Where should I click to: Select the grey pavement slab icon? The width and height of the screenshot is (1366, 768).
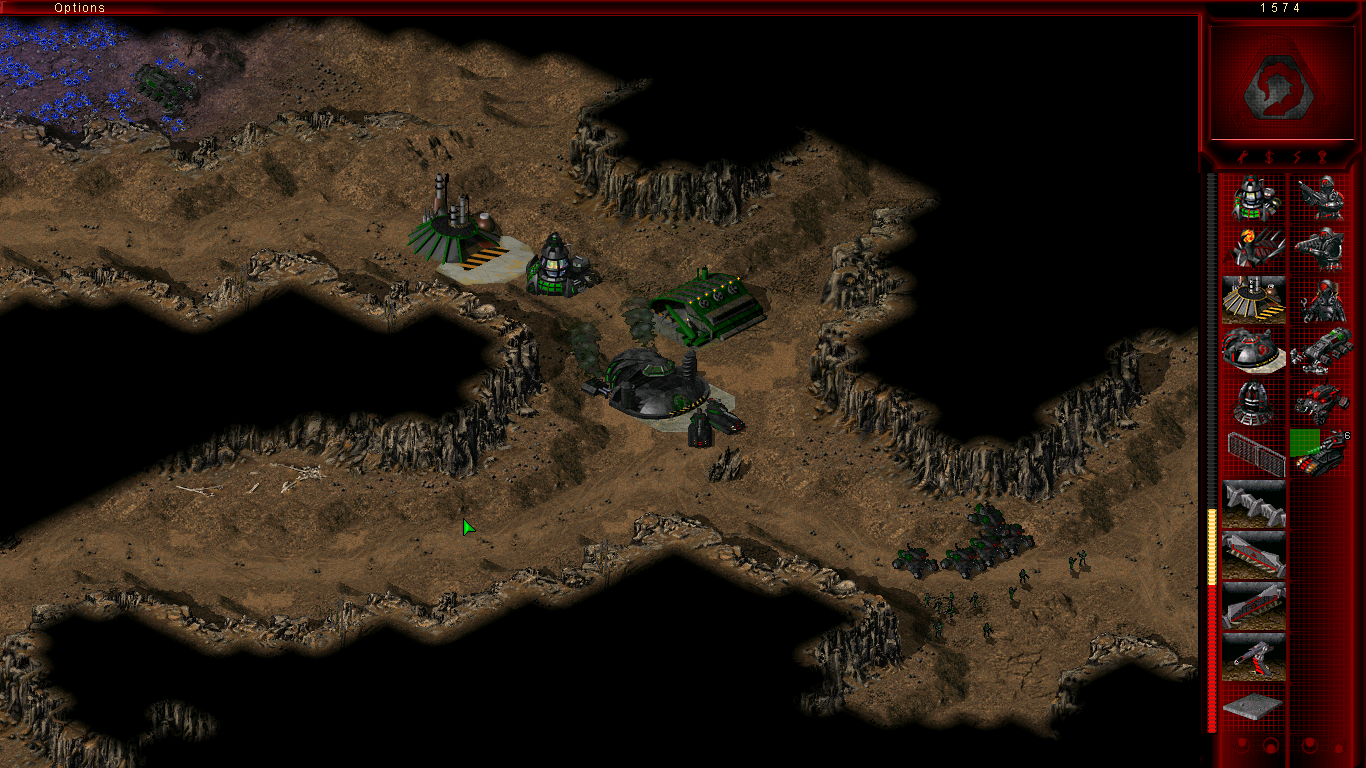1253,706
